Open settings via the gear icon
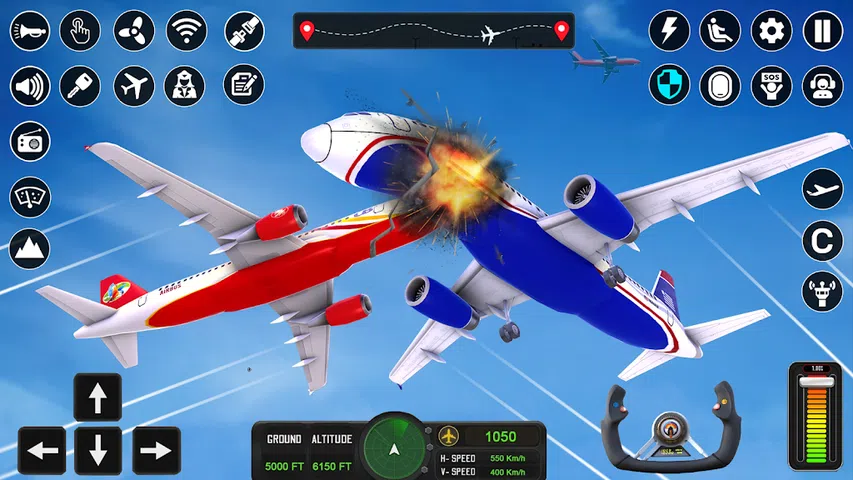This screenshot has height=480, width=853. coord(771,30)
